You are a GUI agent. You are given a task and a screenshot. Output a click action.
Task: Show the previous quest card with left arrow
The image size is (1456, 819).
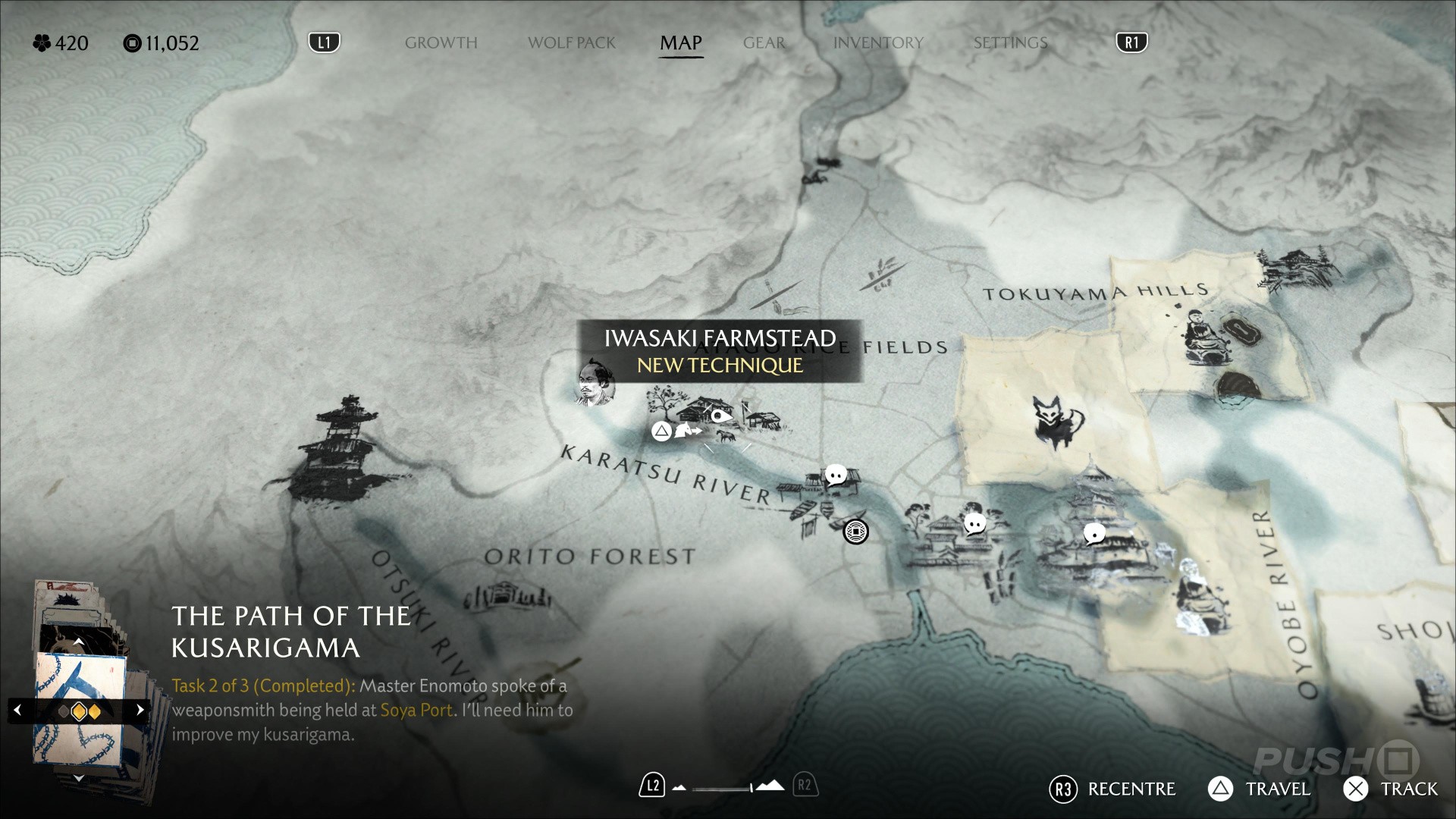tap(18, 711)
